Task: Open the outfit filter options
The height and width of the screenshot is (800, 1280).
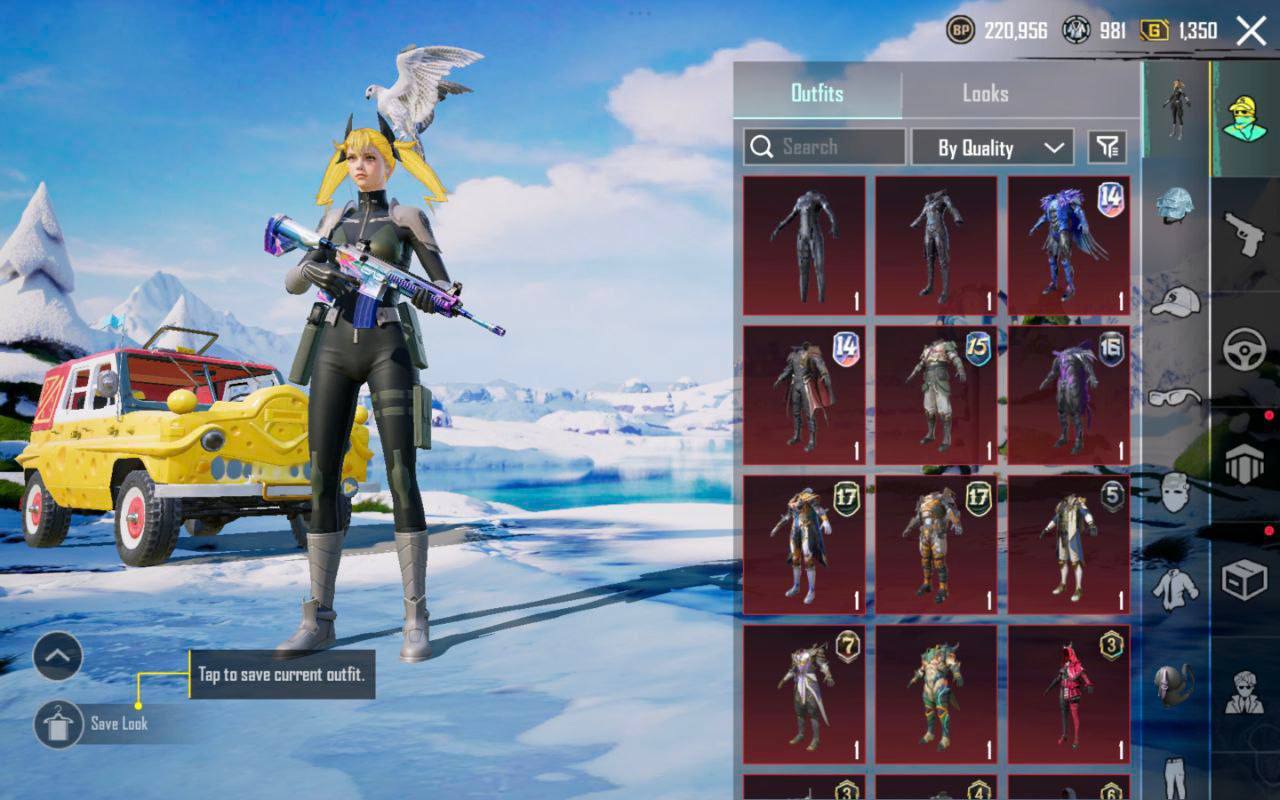Action: pos(1106,148)
